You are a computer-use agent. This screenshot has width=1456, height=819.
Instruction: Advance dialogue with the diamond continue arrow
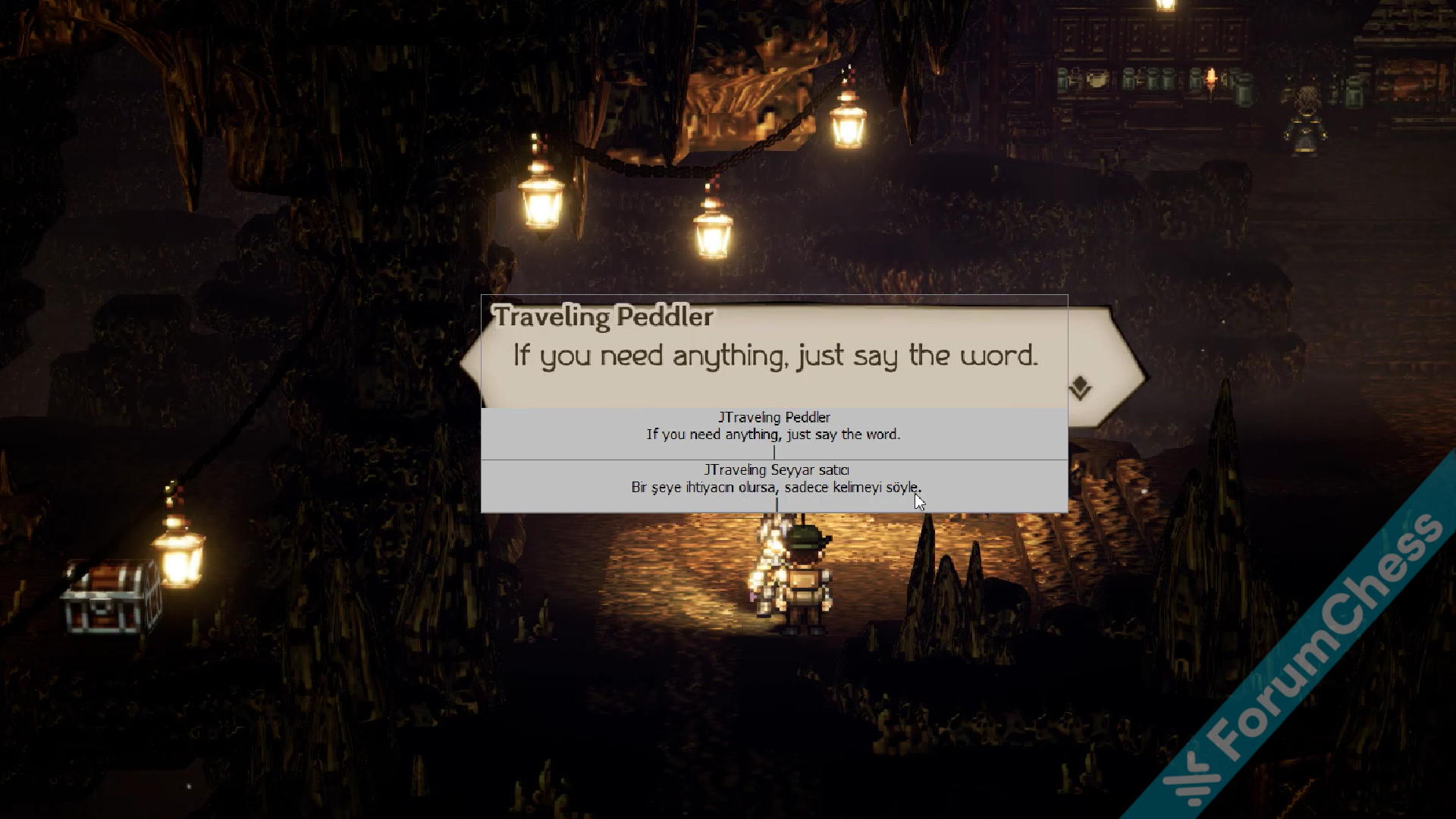[1080, 388]
